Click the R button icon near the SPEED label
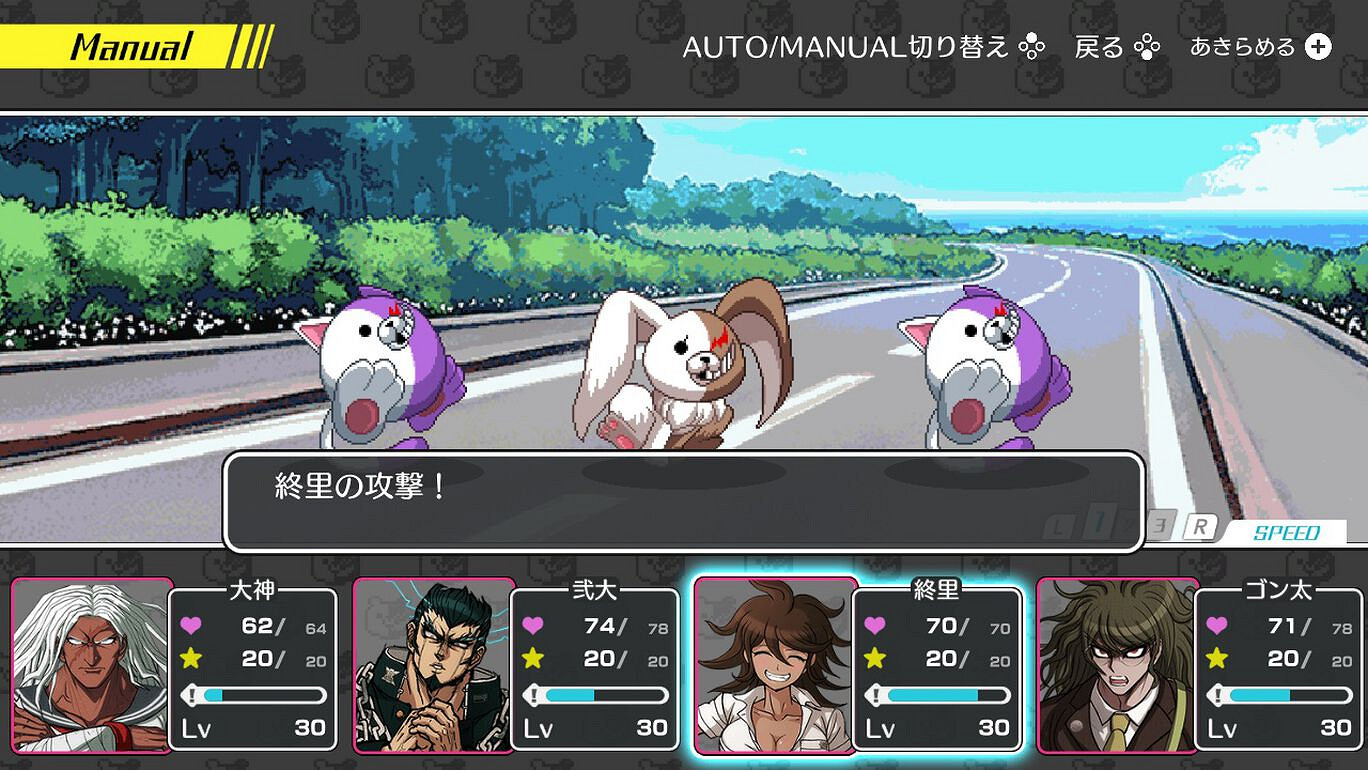 [x=1201, y=525]
